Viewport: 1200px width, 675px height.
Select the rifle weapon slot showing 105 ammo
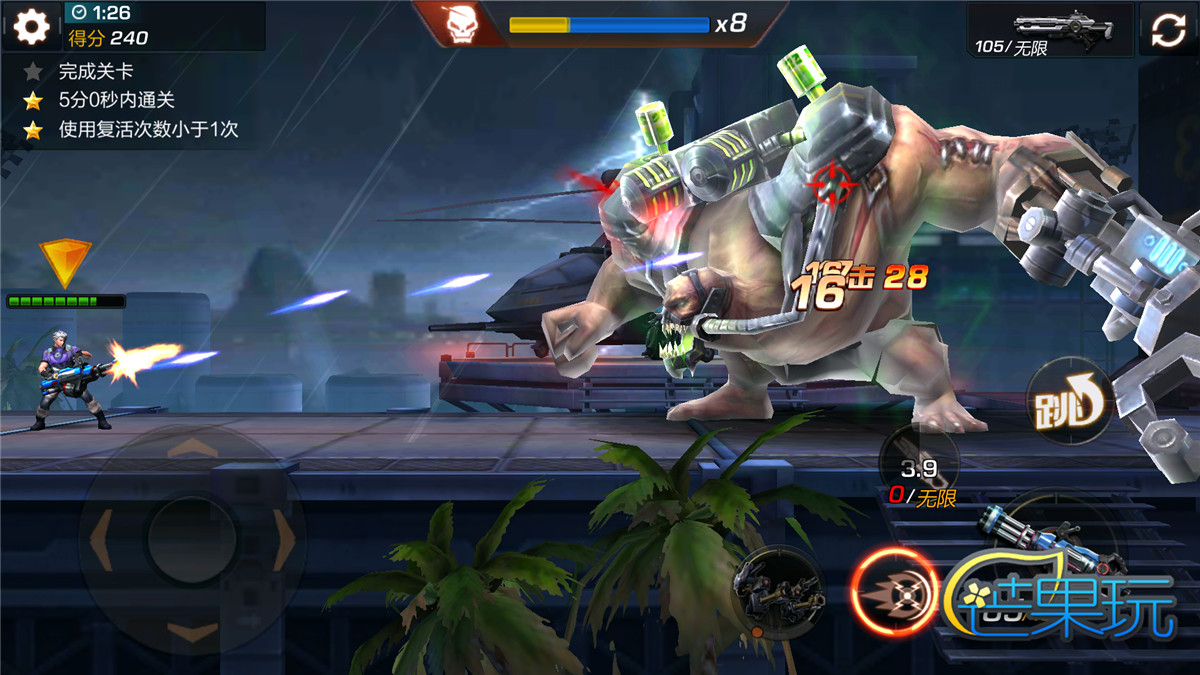coord(1051,29)
